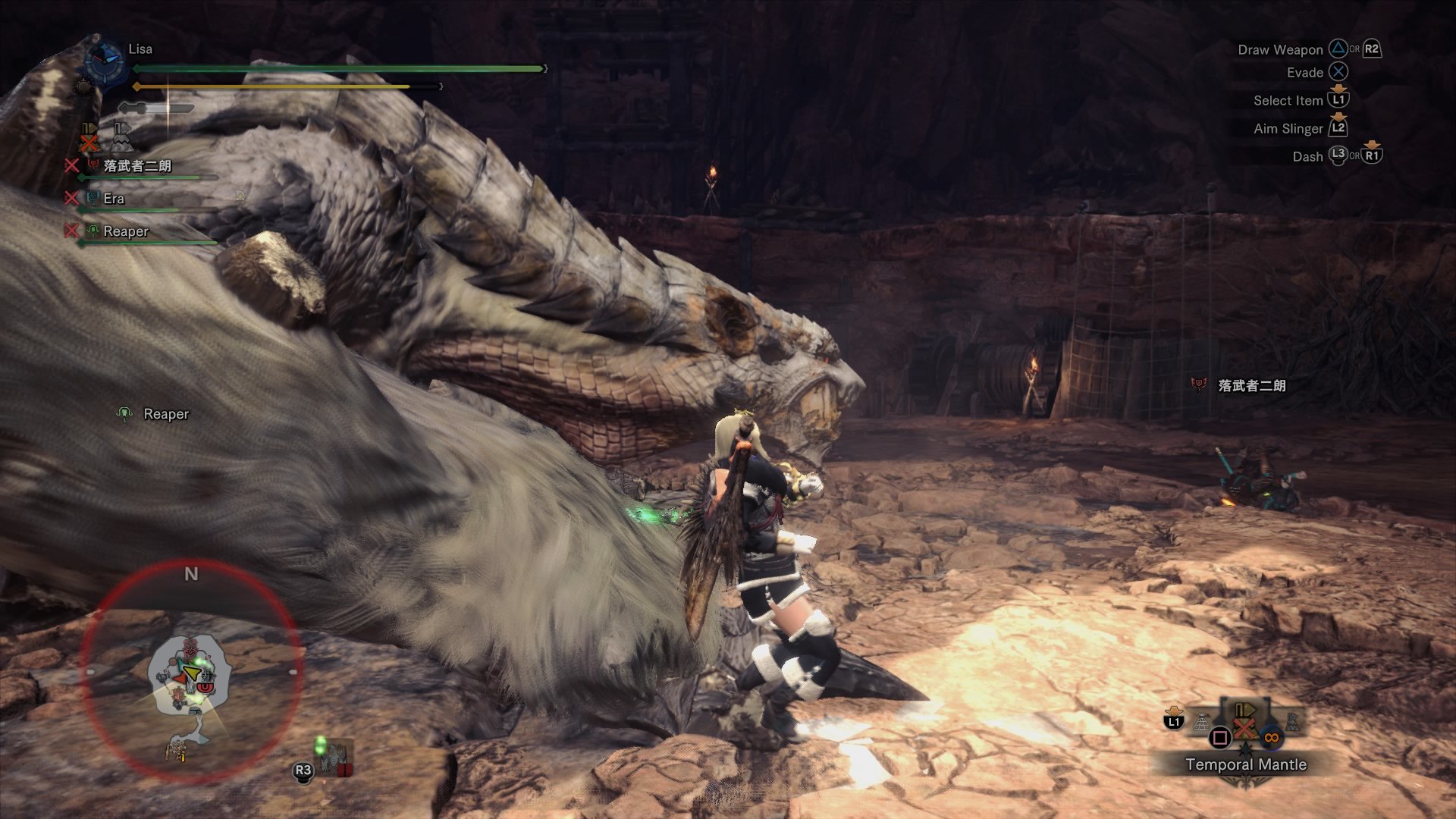
Task: Click Era's blue hunter icon in the party list
Action: click(93, 199)
